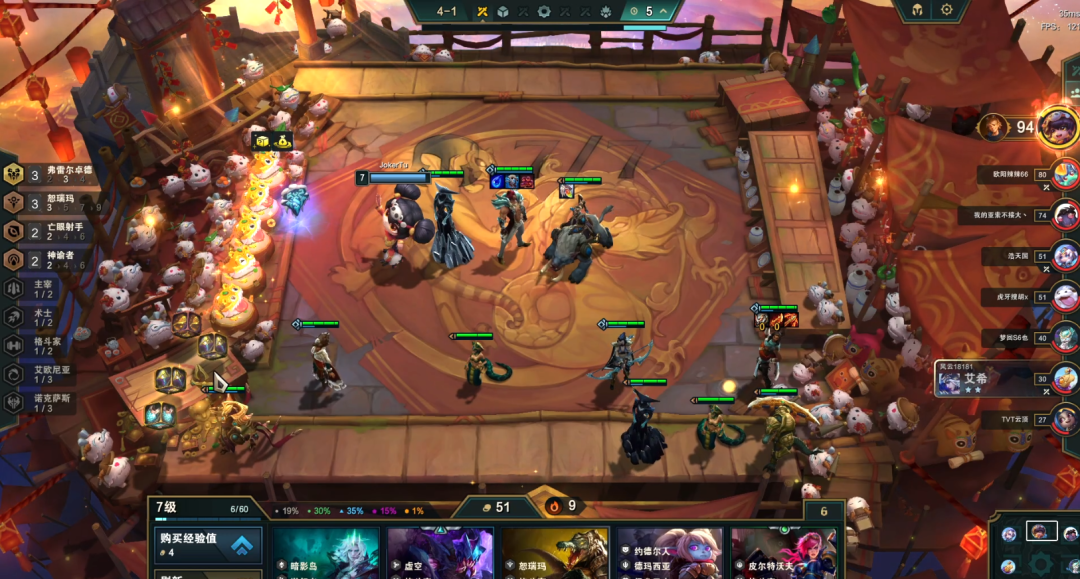1080x579 pixels.
Task: Open the gear settings button at top right
Action: pyautogui.click(x=947, y=10)
